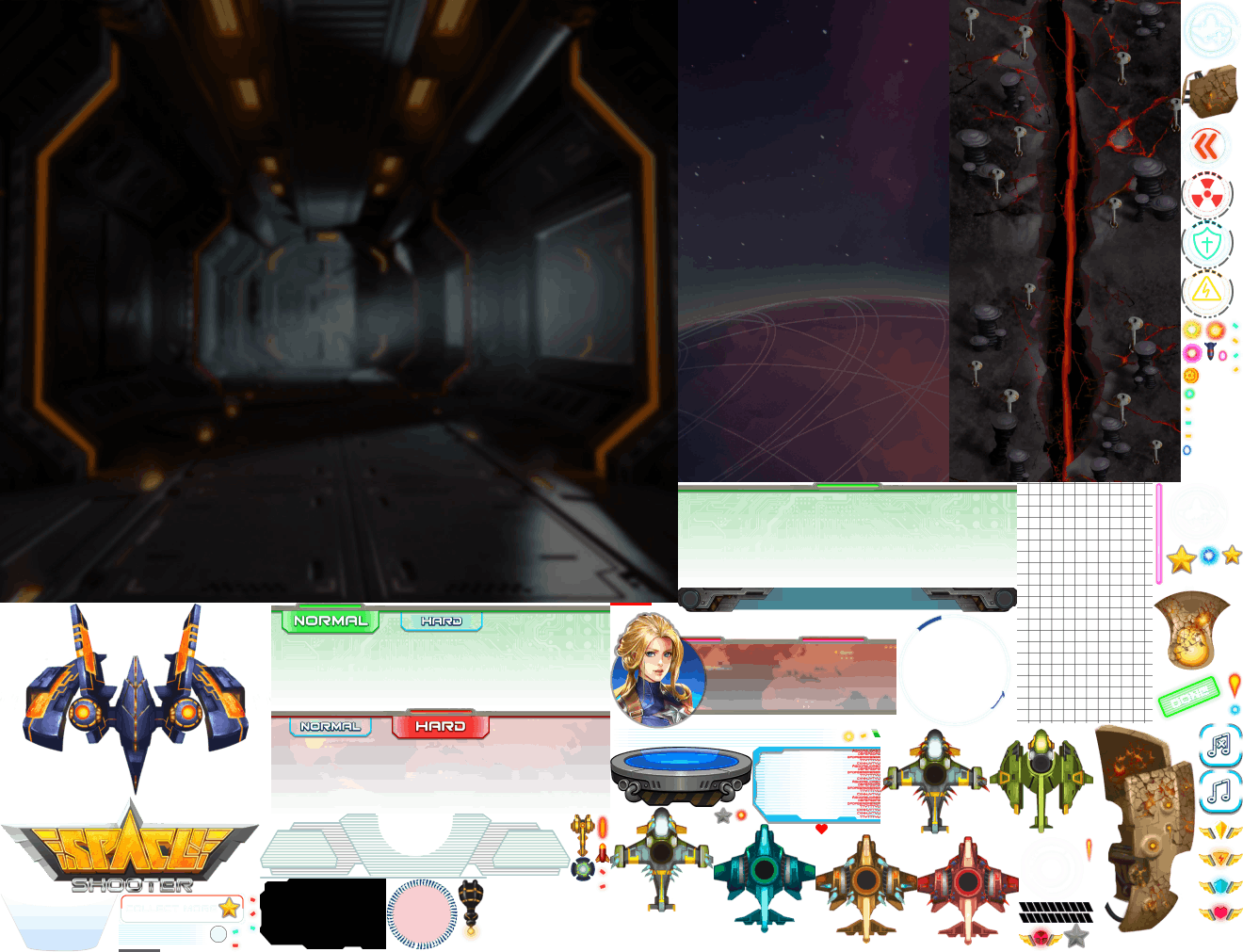The height and width of the screenshot is (952, 1243).
Task: Choose the red HARD difficulty tab
Action: (x=440, y=726)
